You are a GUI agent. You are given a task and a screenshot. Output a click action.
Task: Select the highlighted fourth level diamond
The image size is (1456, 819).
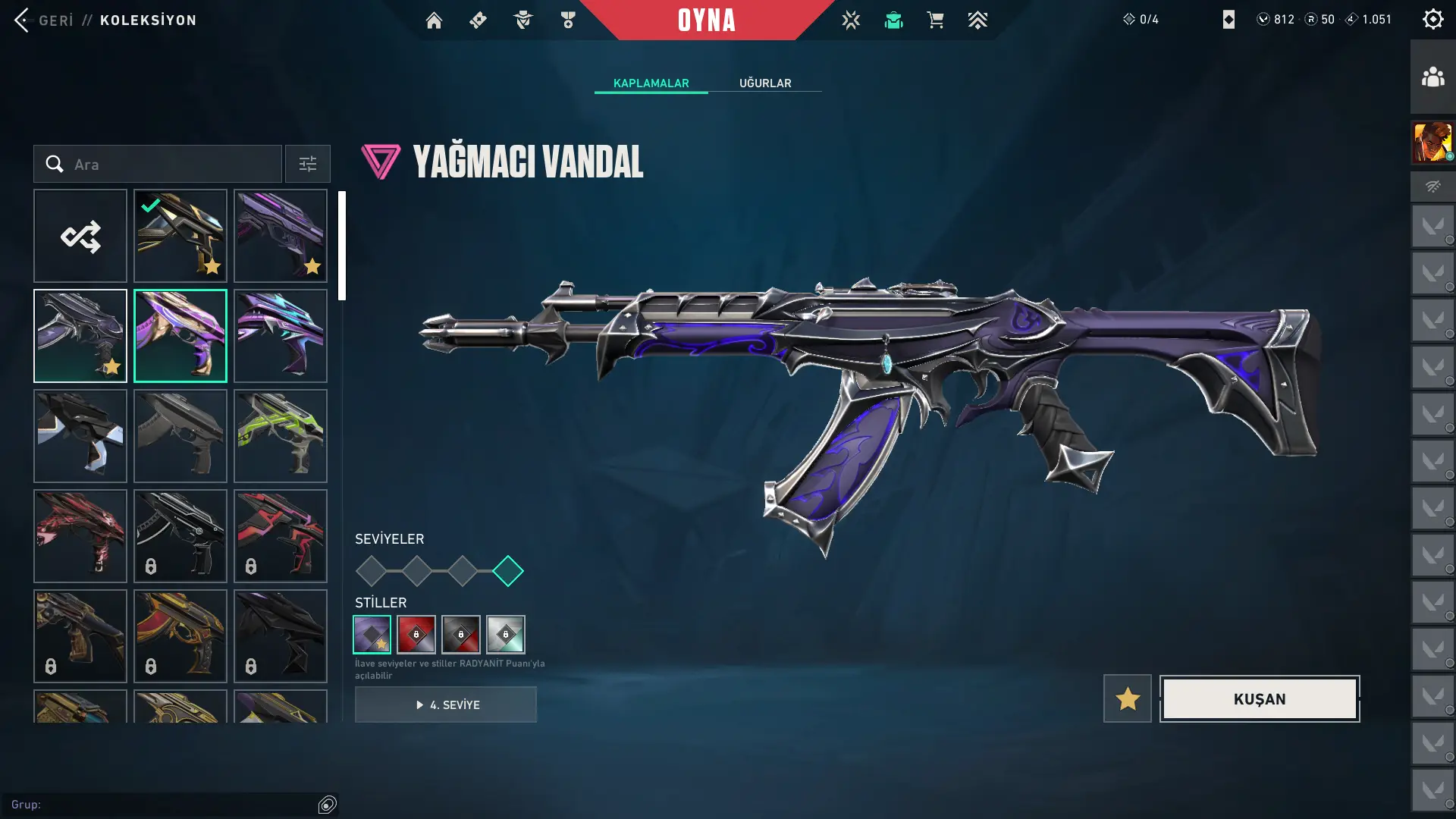point(507,571)
